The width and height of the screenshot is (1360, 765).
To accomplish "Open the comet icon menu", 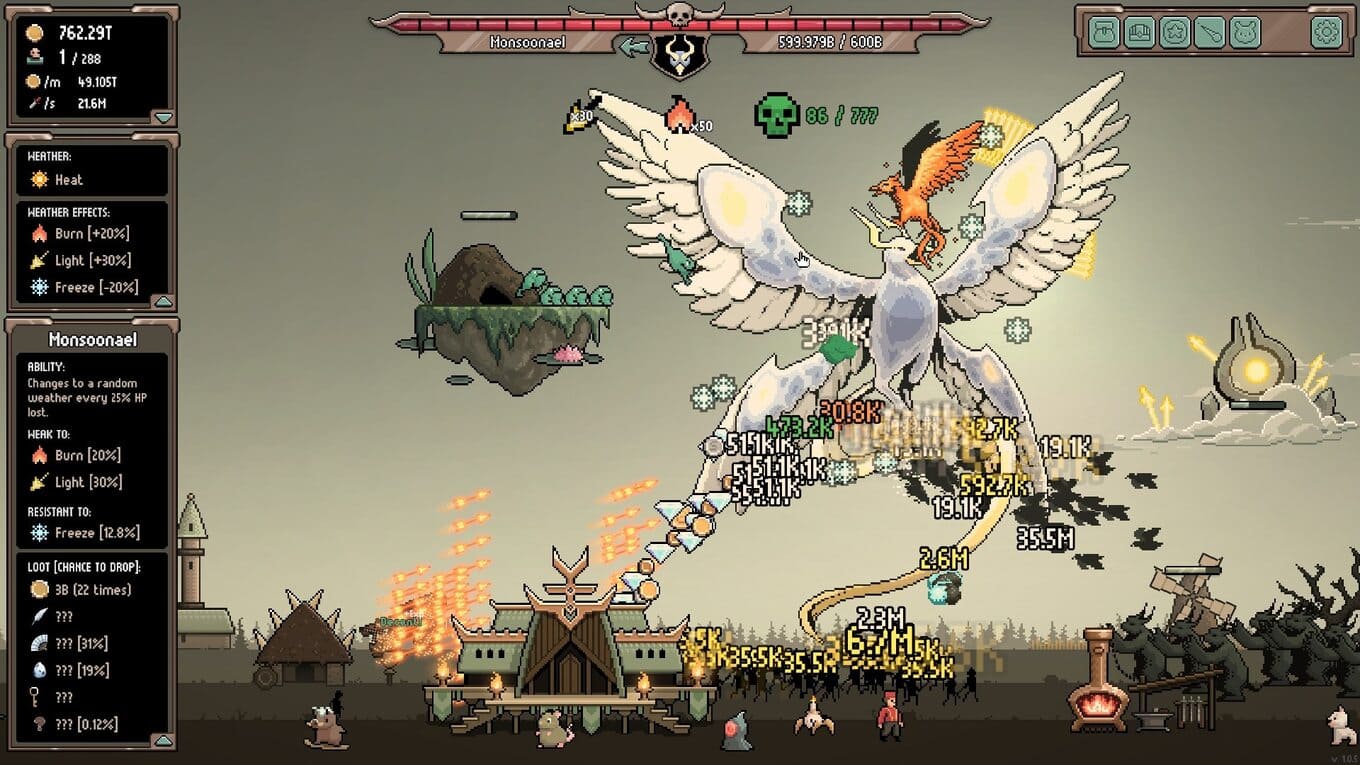I will 1209,33.
